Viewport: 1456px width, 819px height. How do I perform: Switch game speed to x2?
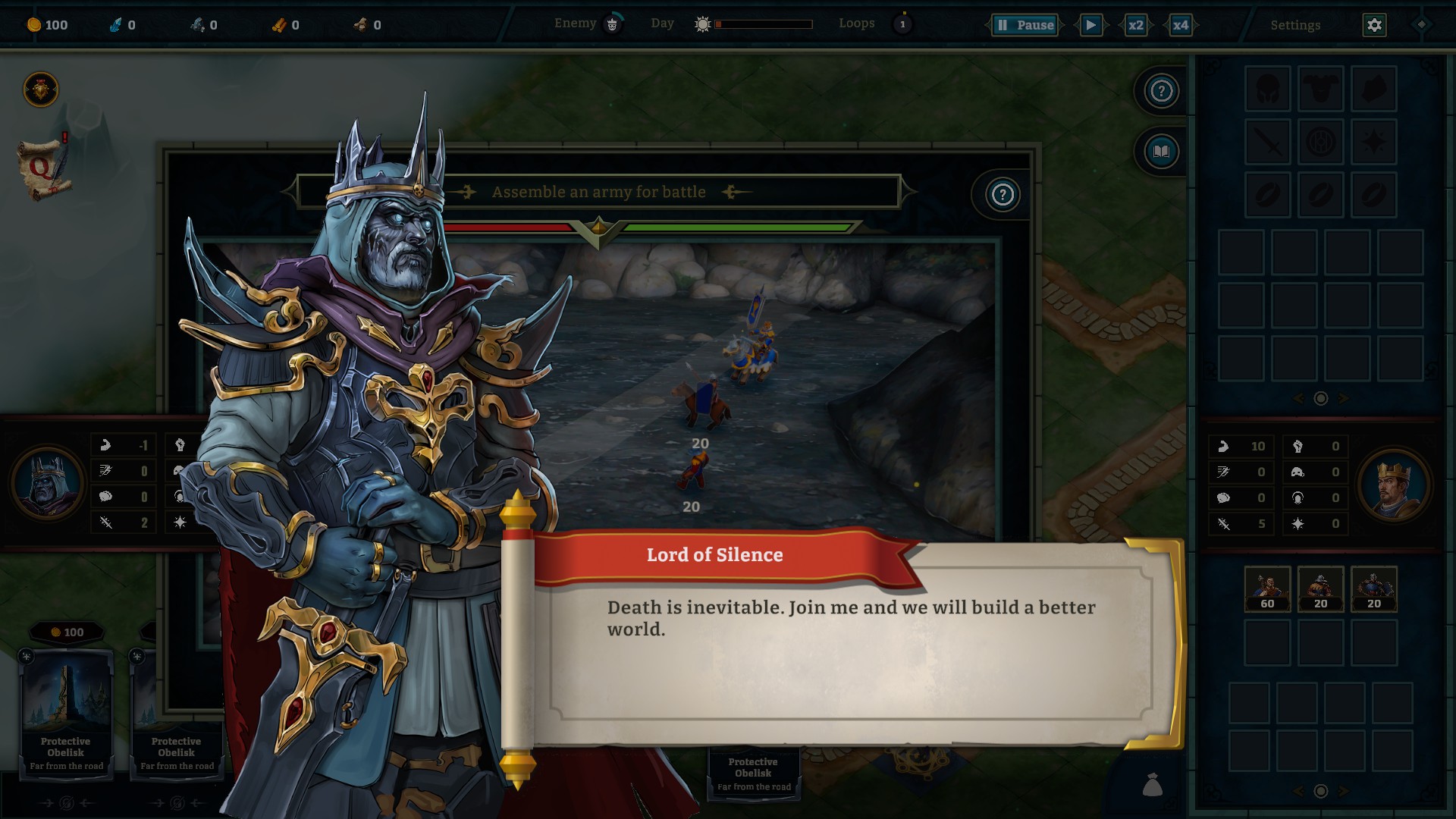tap(1135, 25)
